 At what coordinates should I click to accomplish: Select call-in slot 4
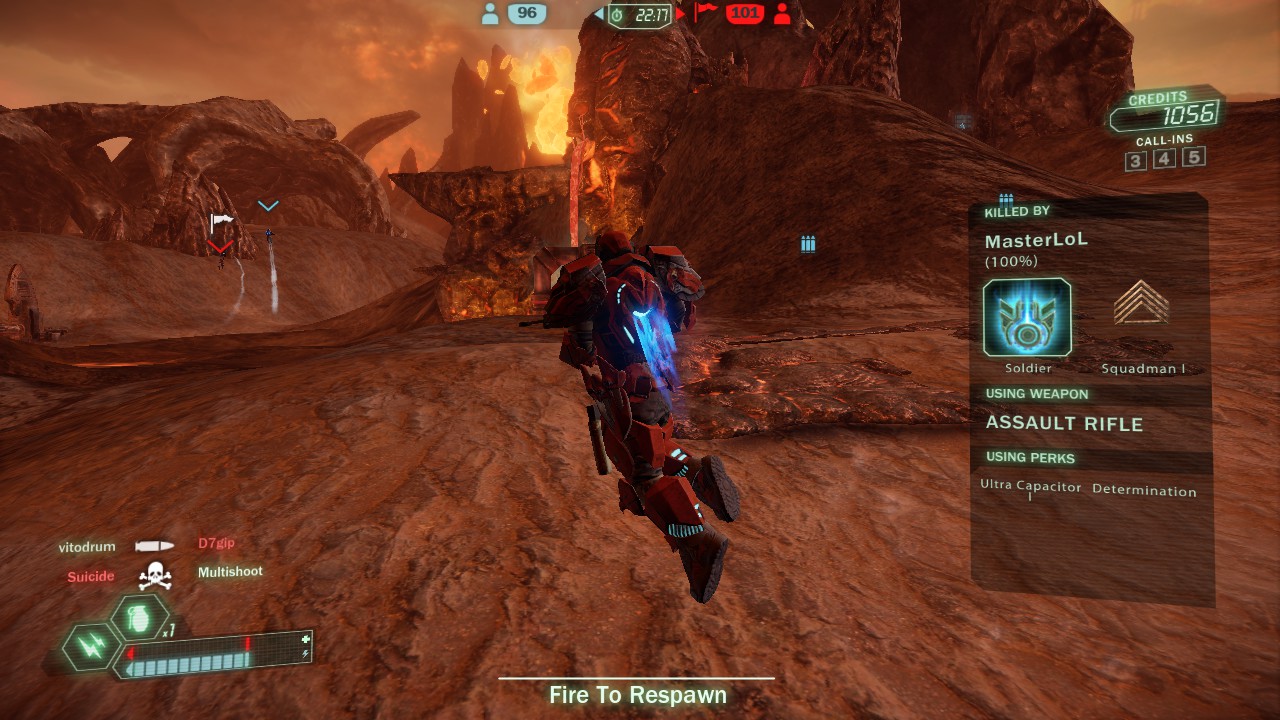pos(1164,159)
